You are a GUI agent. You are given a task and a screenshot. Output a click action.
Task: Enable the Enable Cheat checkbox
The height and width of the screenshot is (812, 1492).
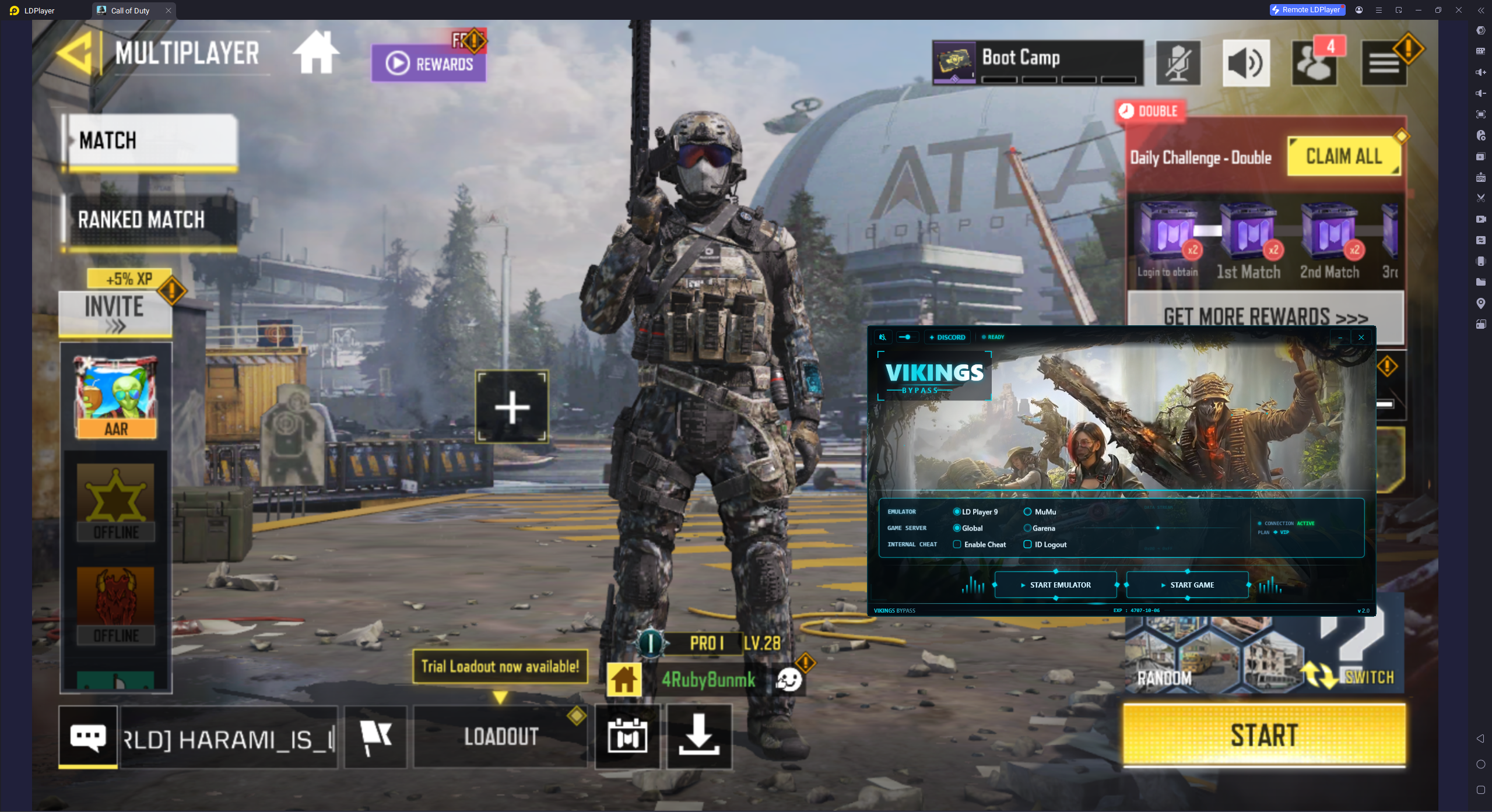pos(956,544)
